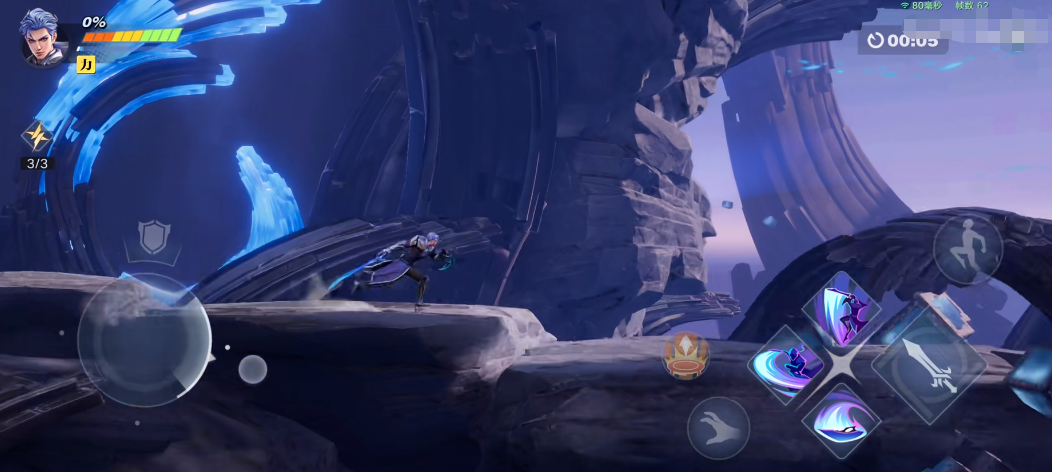Tap the star charge icon showing 3/3
Image resolution: width=1052 pixels, height=472 pixels.
(x=37, y=137)
